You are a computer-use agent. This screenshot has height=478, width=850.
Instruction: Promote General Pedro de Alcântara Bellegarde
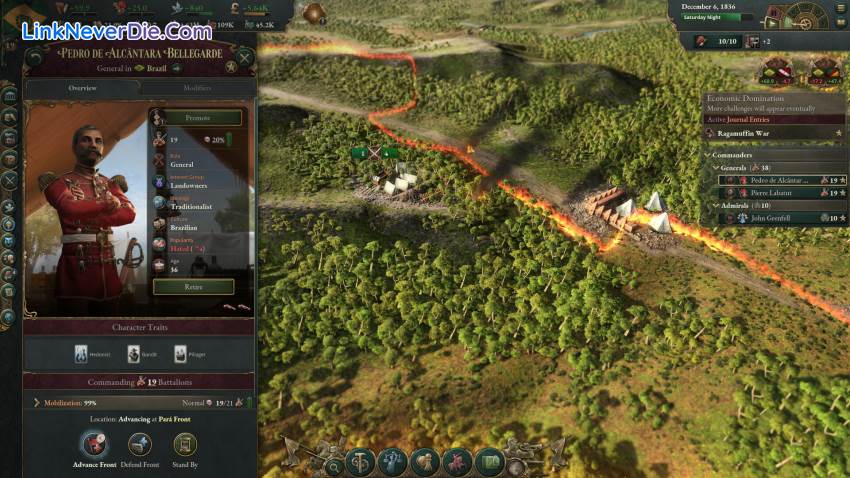197,118
